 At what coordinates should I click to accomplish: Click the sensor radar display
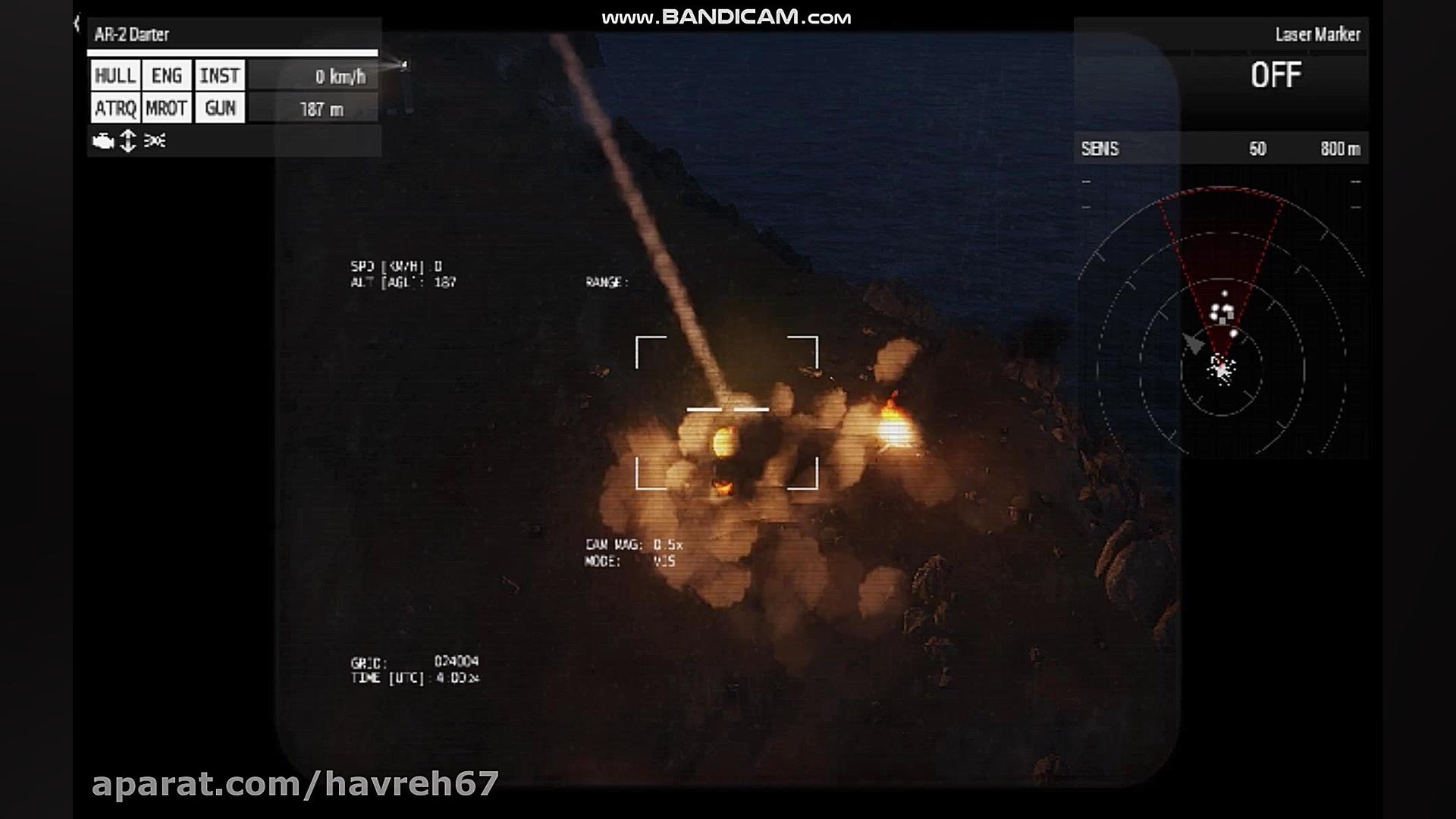[1221, 318]
